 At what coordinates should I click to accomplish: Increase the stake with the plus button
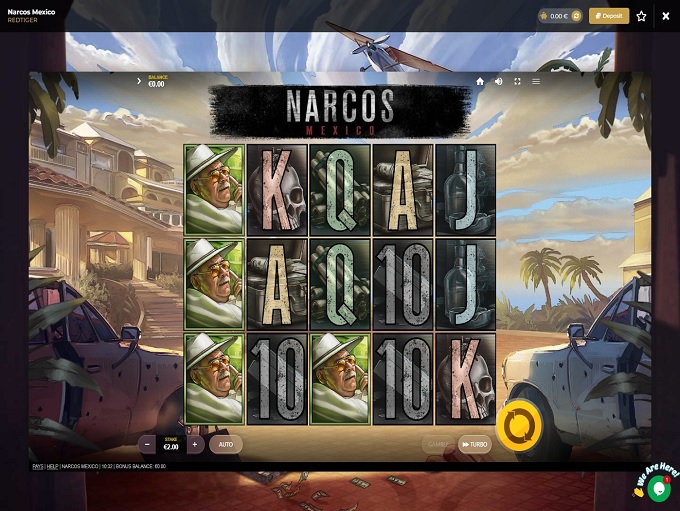pos(195,444)
